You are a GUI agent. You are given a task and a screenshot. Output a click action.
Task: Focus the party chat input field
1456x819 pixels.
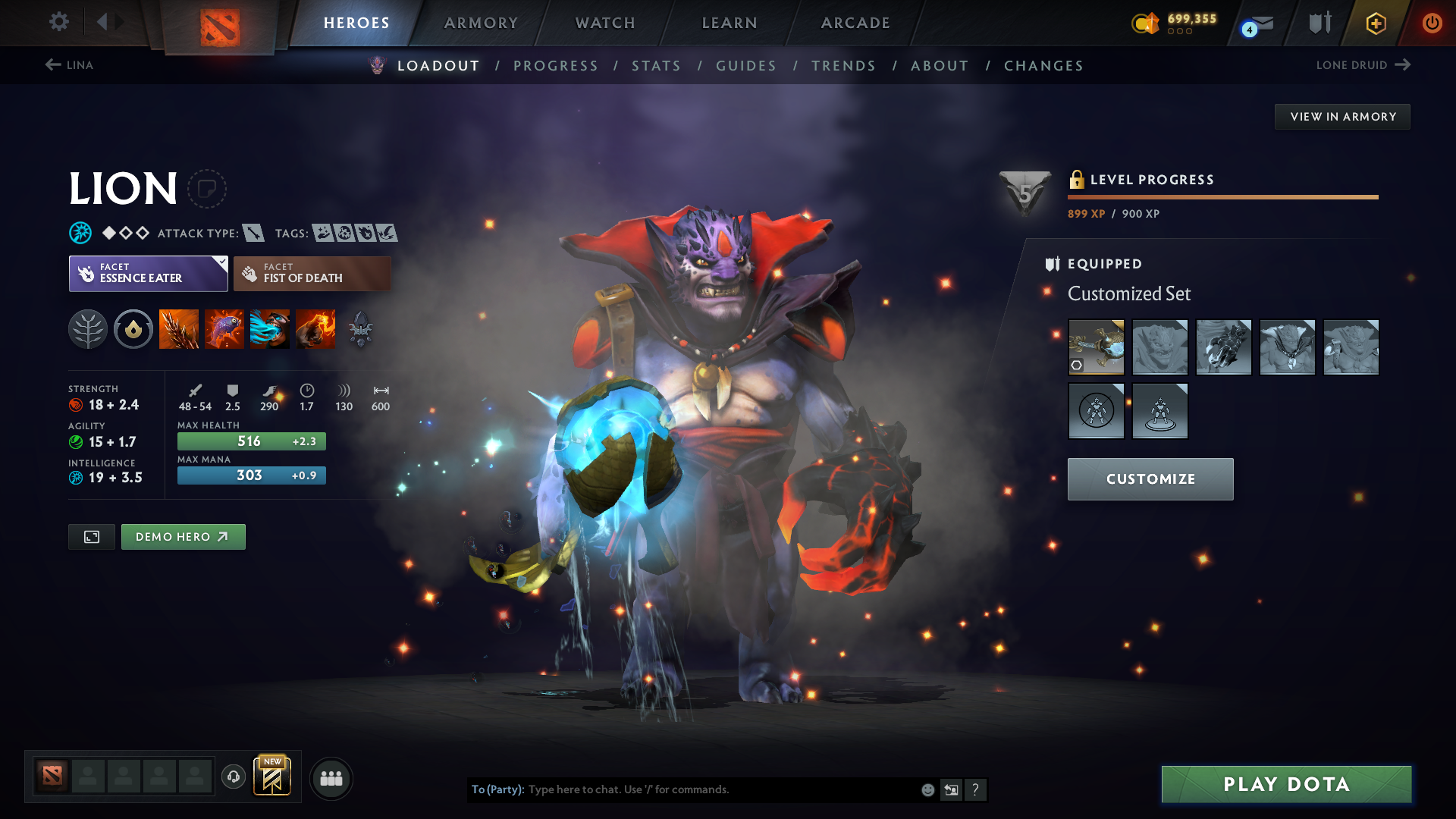[720, 789]
